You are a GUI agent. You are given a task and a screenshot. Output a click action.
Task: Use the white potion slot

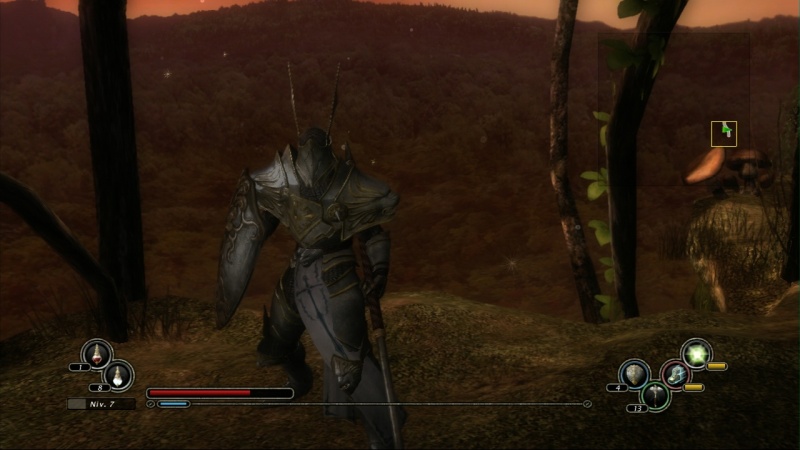(x=118, y=375)
